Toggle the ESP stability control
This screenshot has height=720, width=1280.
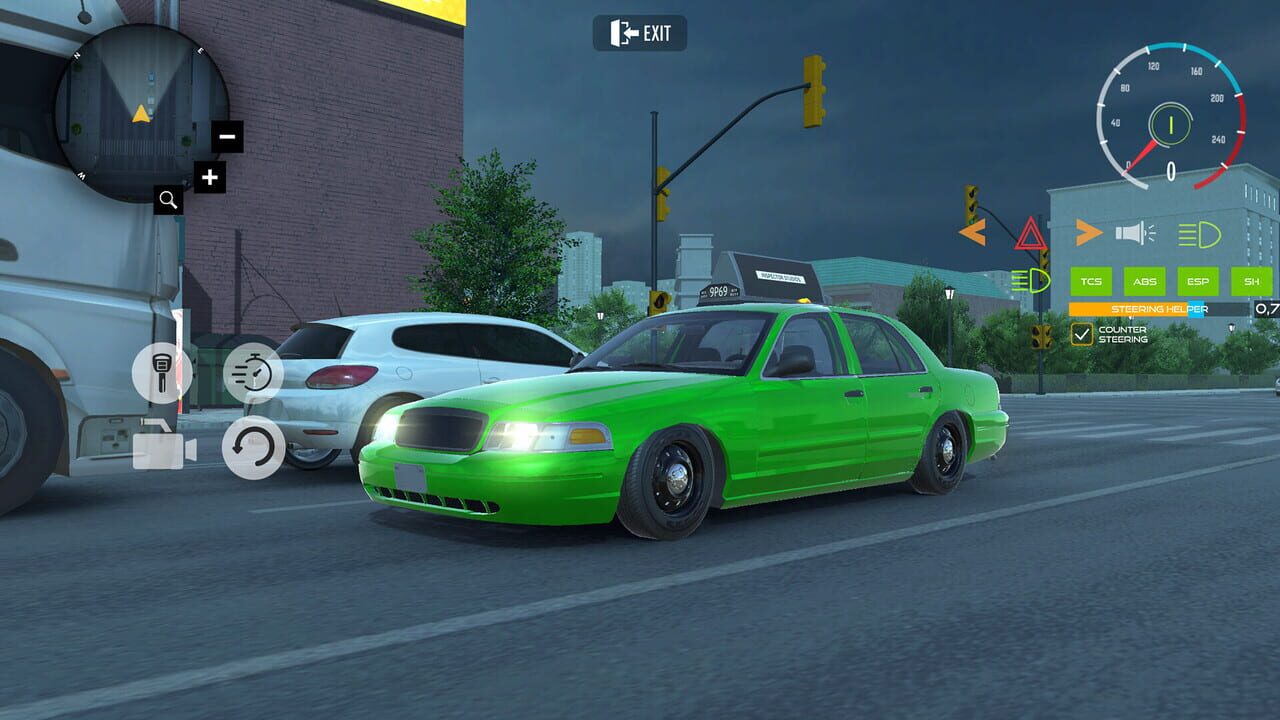click(1199, 282)
